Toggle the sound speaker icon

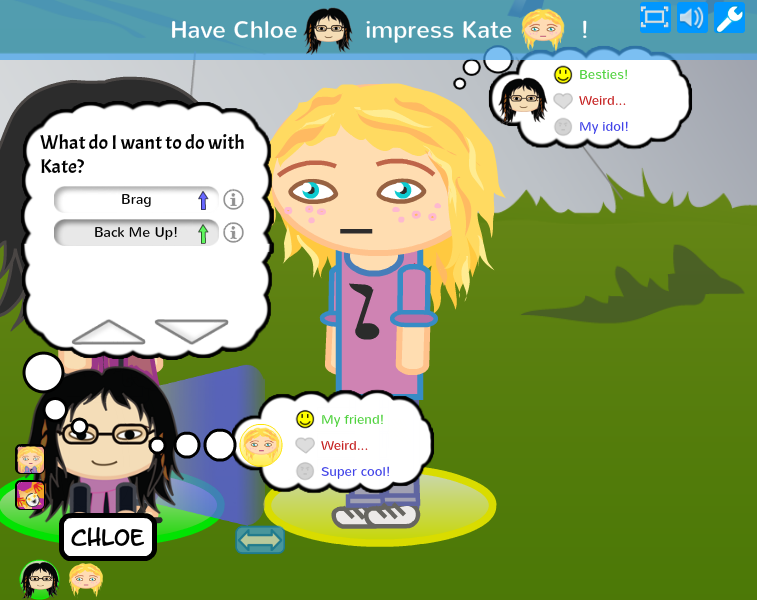click(x=691, y=17)
